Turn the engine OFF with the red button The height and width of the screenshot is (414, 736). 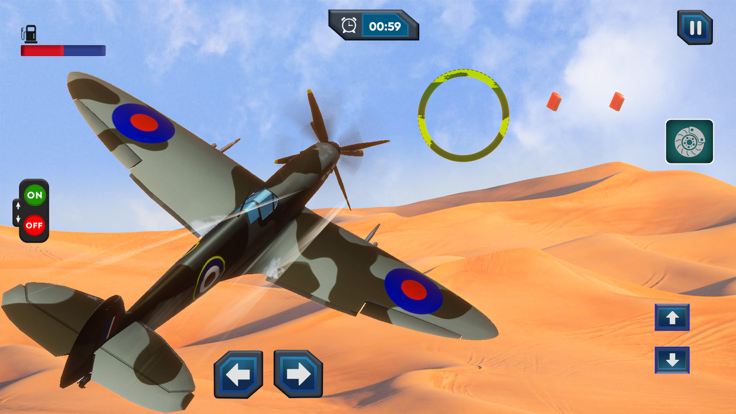(35, 225)
